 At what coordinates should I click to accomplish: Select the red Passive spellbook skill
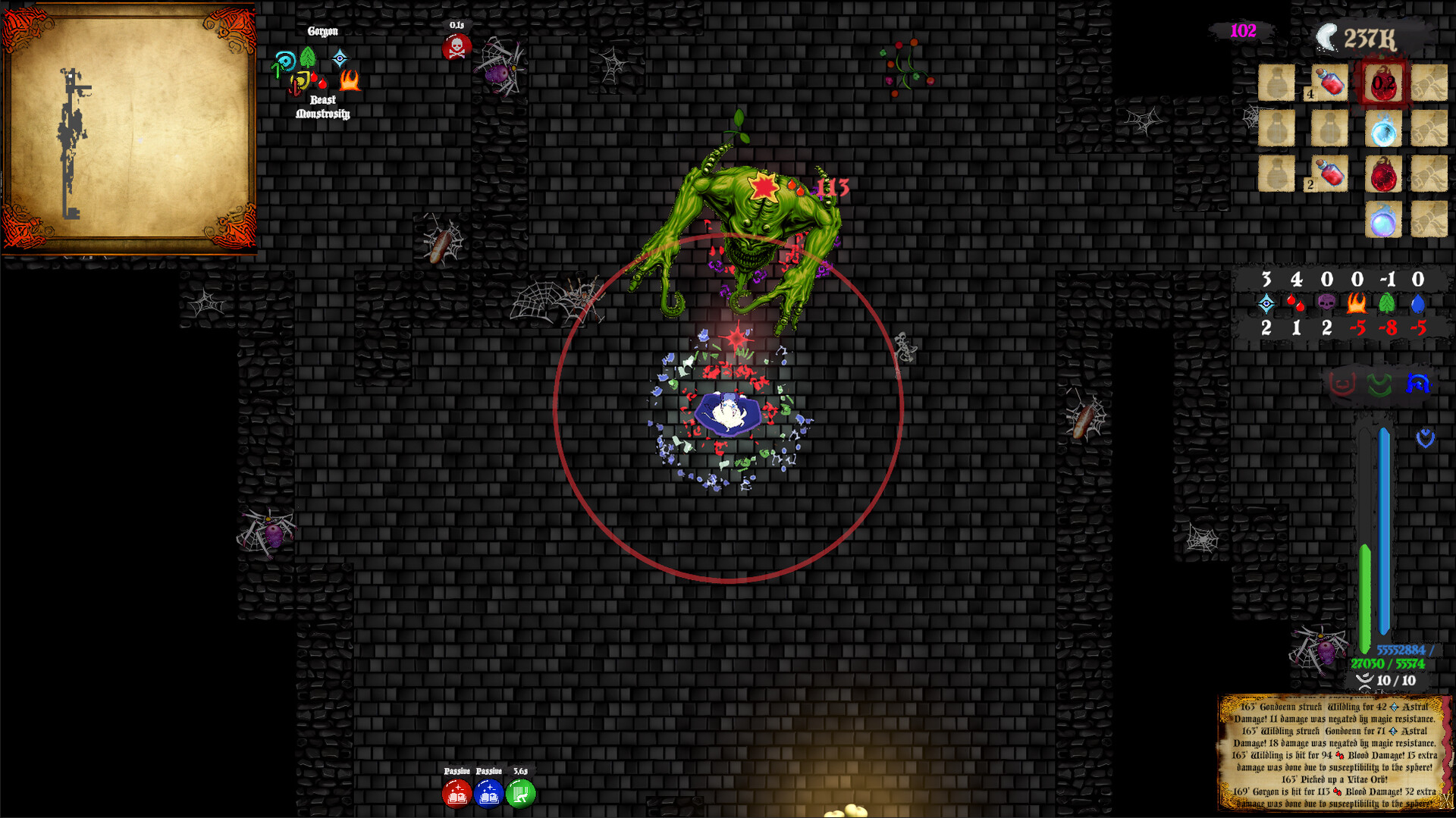[457, 794]
